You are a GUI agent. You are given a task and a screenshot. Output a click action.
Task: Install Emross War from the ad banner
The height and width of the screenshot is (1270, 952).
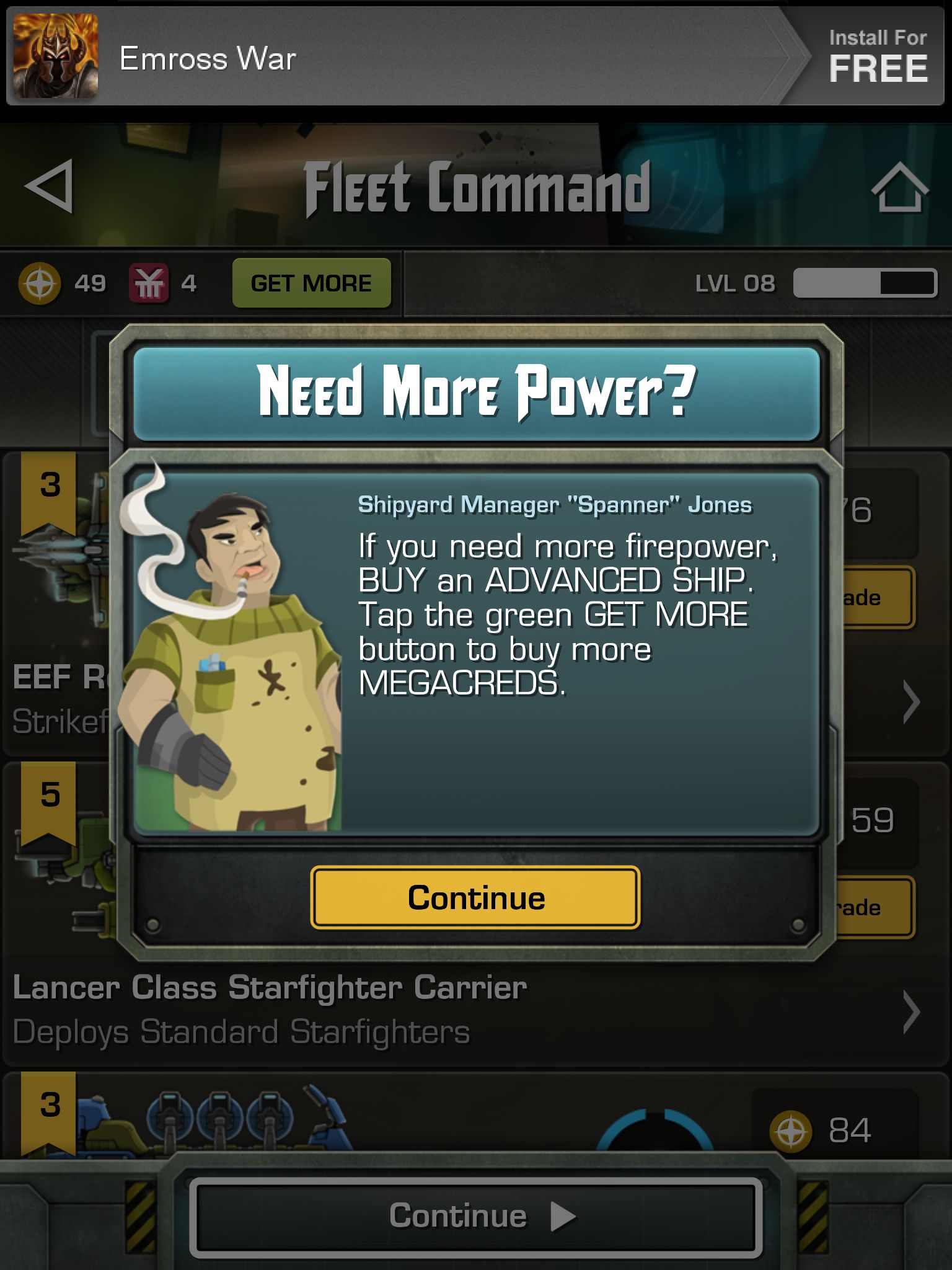click(876, 57)
